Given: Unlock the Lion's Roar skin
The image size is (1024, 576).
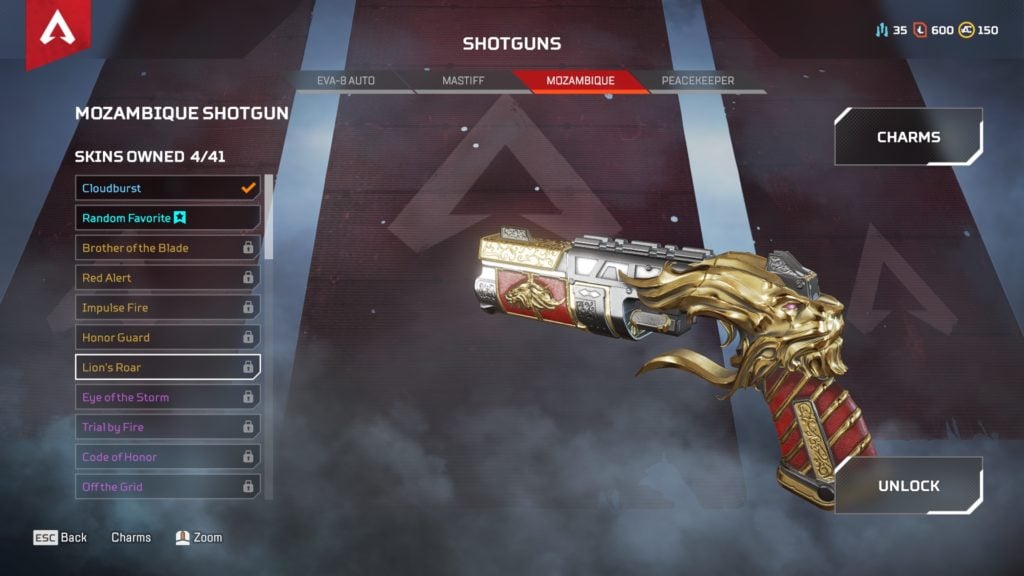Looking at the screenshot, I should pos(908,486).
